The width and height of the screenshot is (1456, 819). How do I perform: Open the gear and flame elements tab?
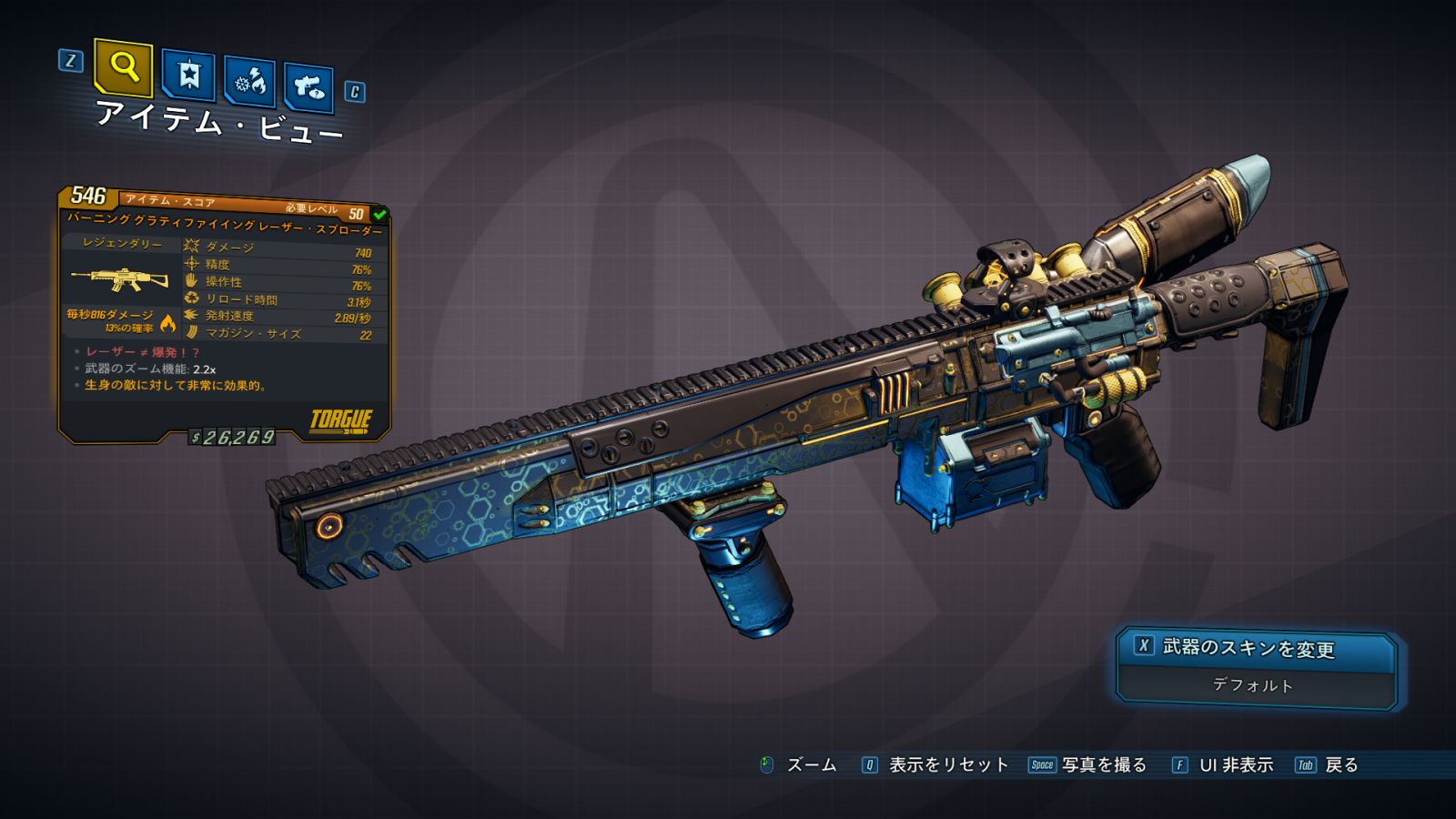(249, 82)
